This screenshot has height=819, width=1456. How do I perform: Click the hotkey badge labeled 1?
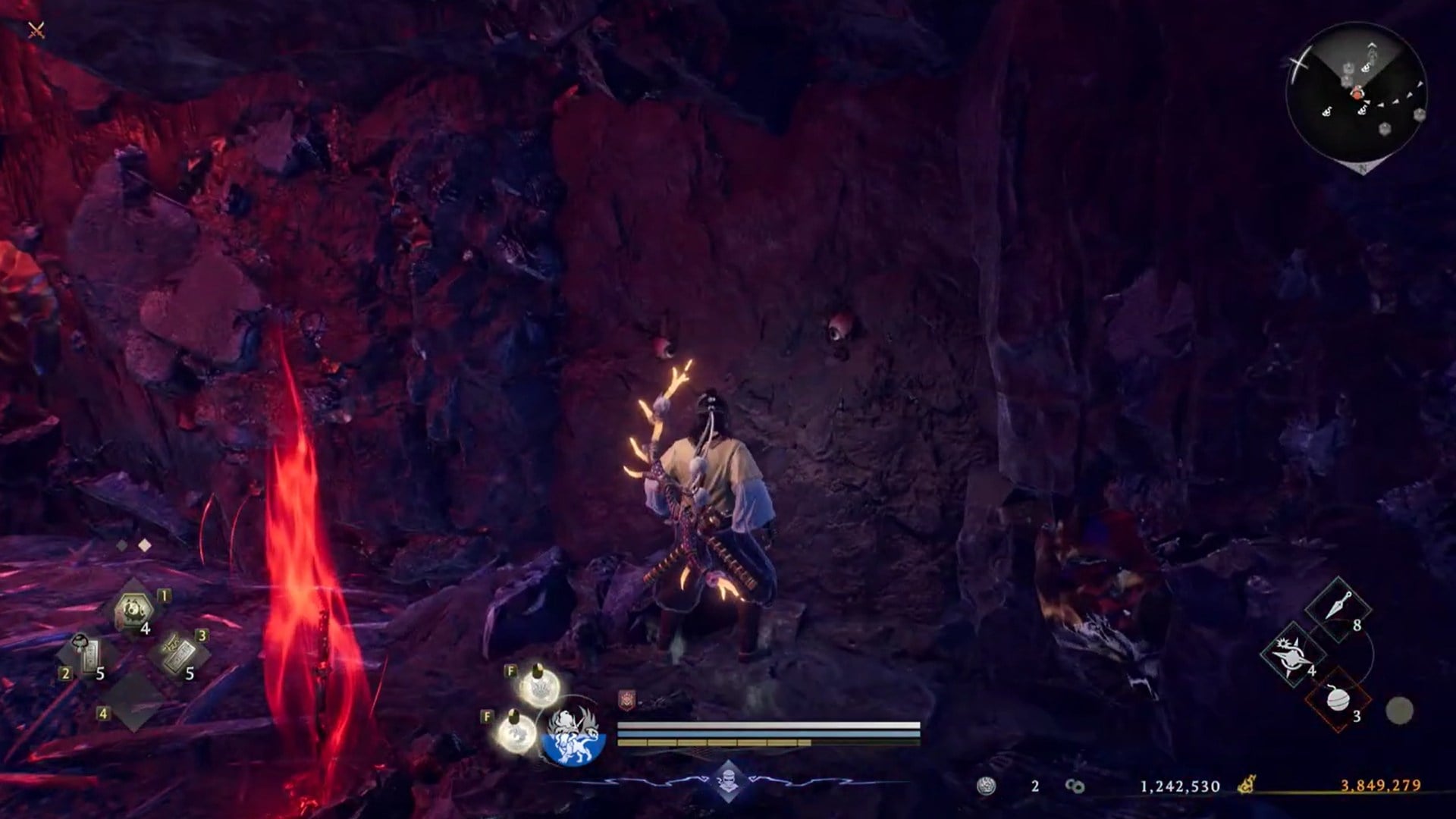click(163, 596)
